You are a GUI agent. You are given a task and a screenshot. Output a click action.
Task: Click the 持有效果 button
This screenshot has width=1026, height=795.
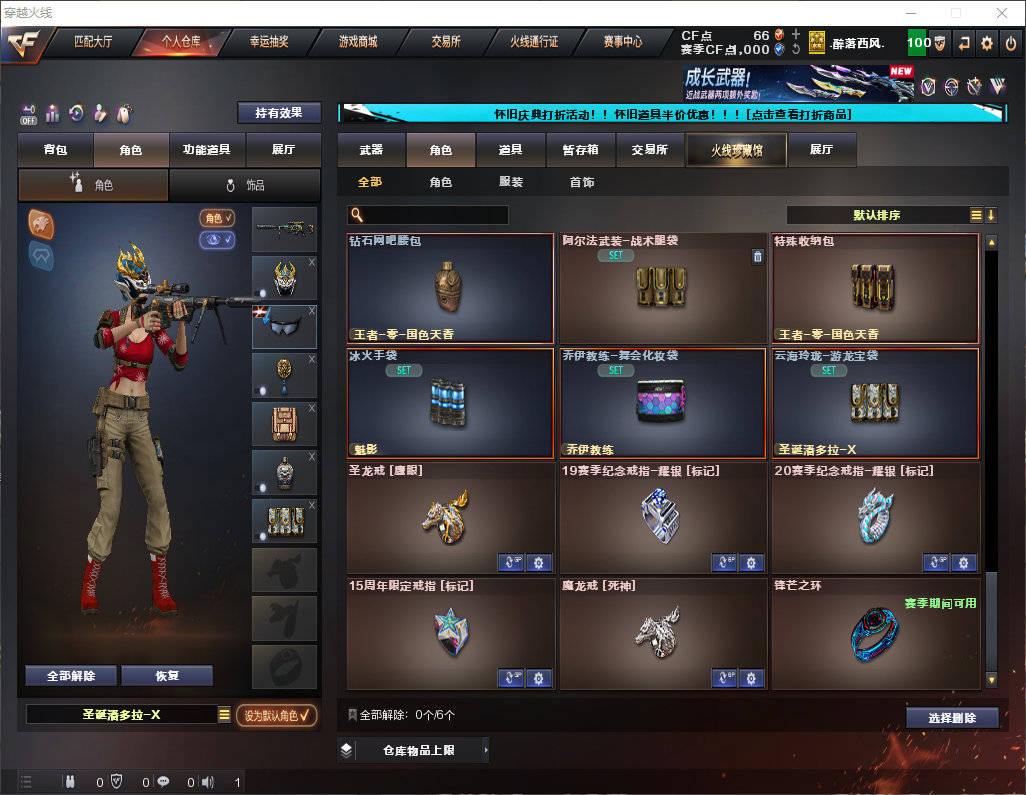tap(279, 113)
